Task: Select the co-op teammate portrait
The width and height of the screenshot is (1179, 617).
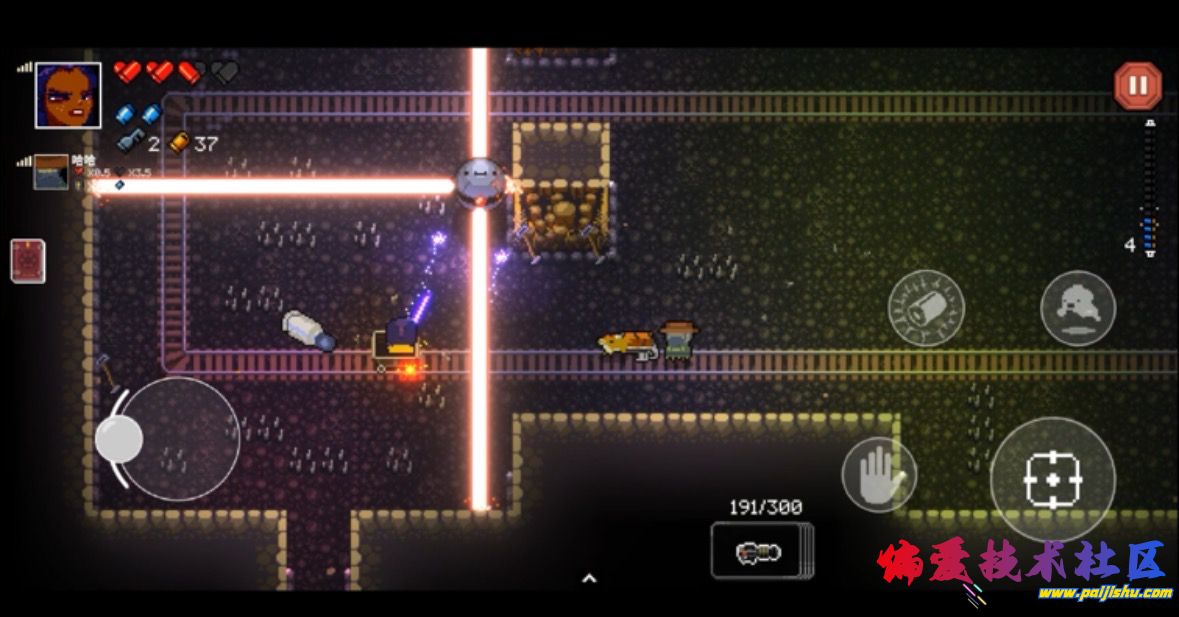Action: click(51, 172)
